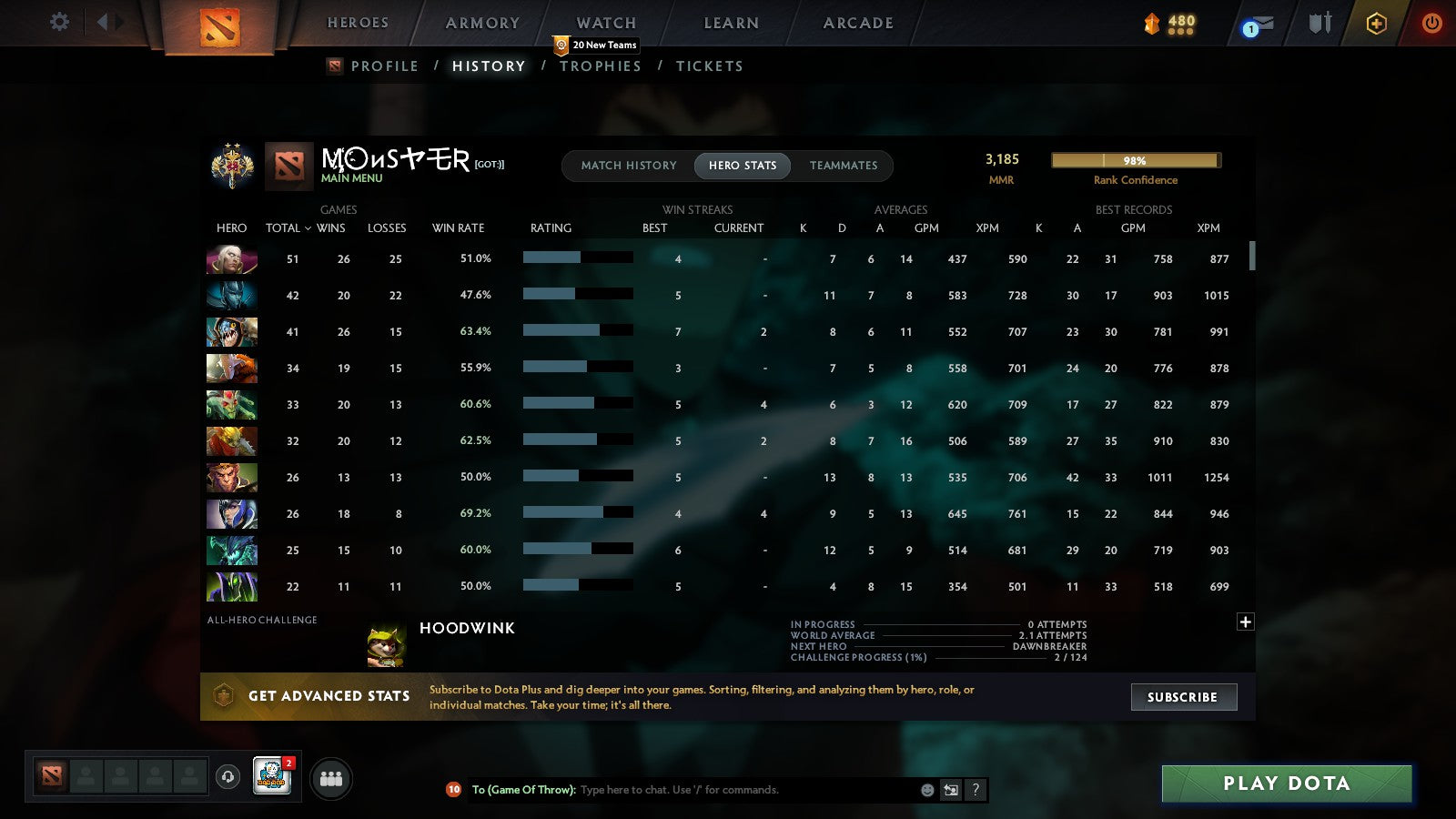Toggle voice chat with the headset icon
The image size is (1456, 819).
coord(227,775)
